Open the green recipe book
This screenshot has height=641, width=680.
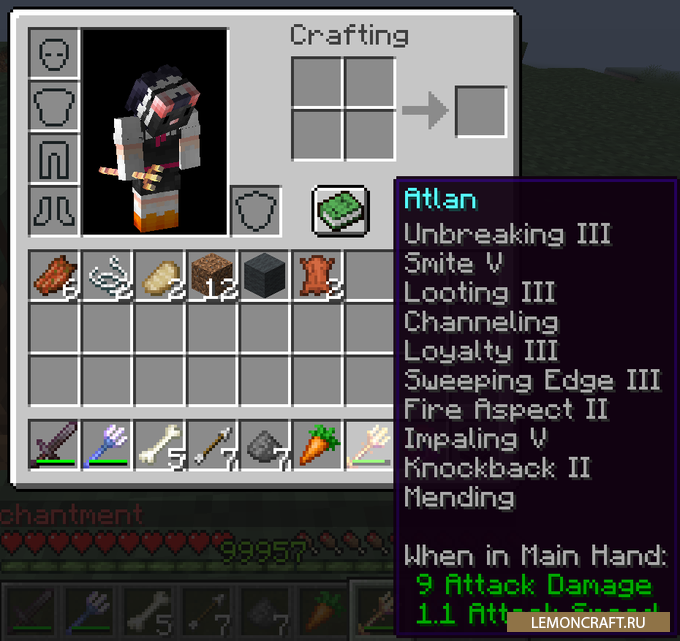coord(341,211)
